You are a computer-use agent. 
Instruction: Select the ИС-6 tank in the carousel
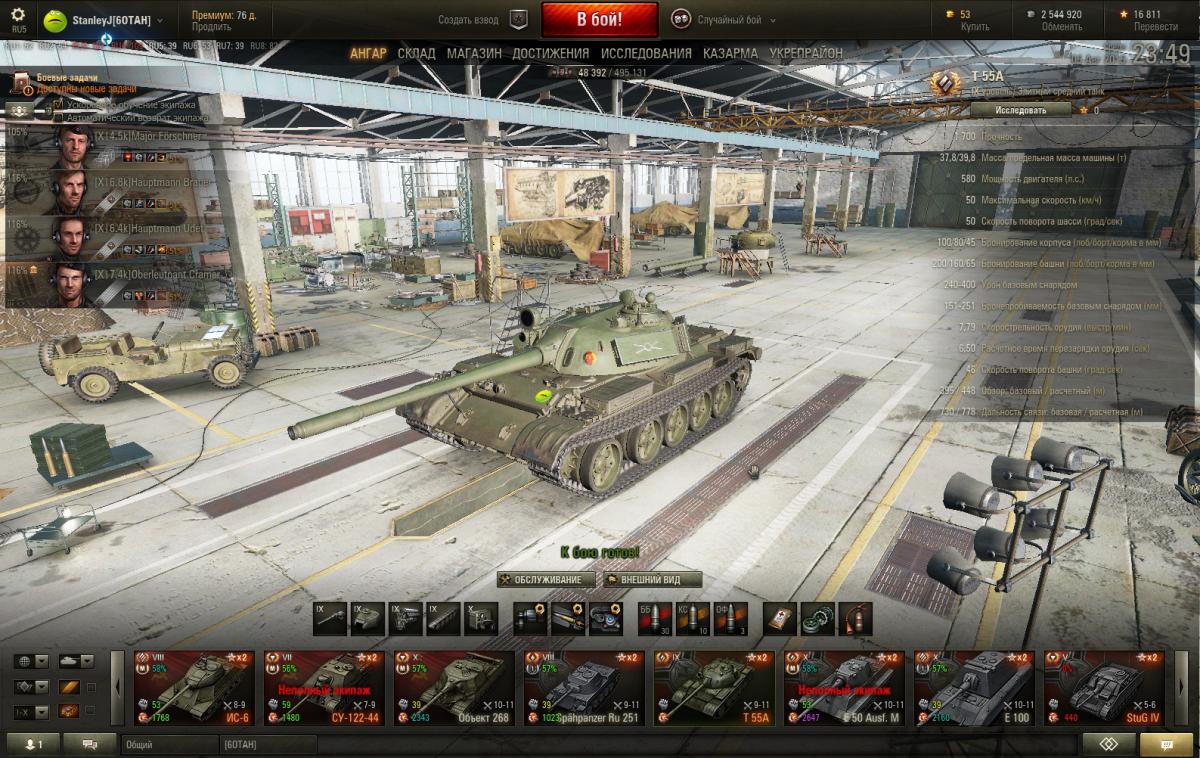point(194,687)
